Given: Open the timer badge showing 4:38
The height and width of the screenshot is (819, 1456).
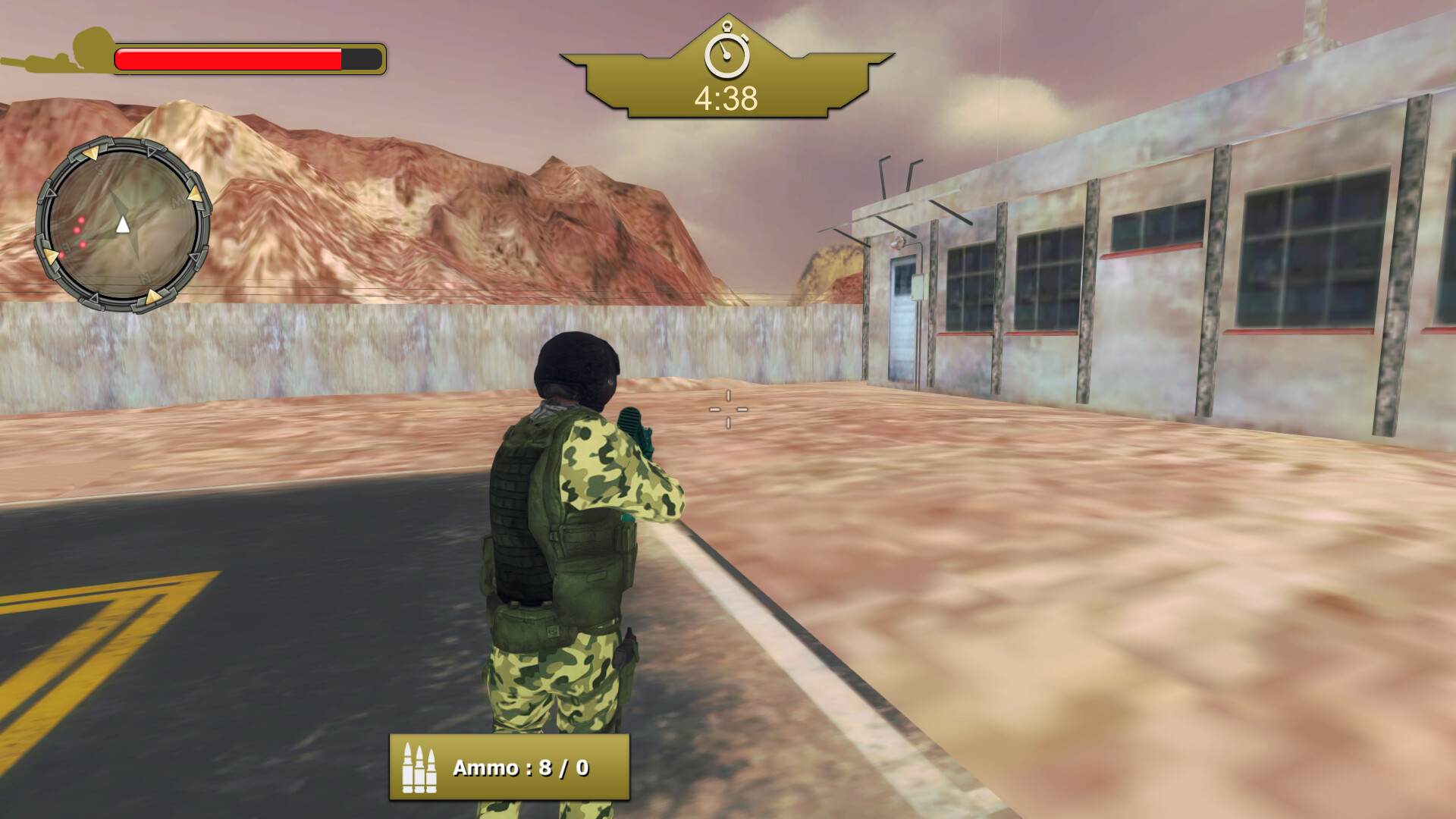Looking at the screenshot, I should (x=728, y=72).
